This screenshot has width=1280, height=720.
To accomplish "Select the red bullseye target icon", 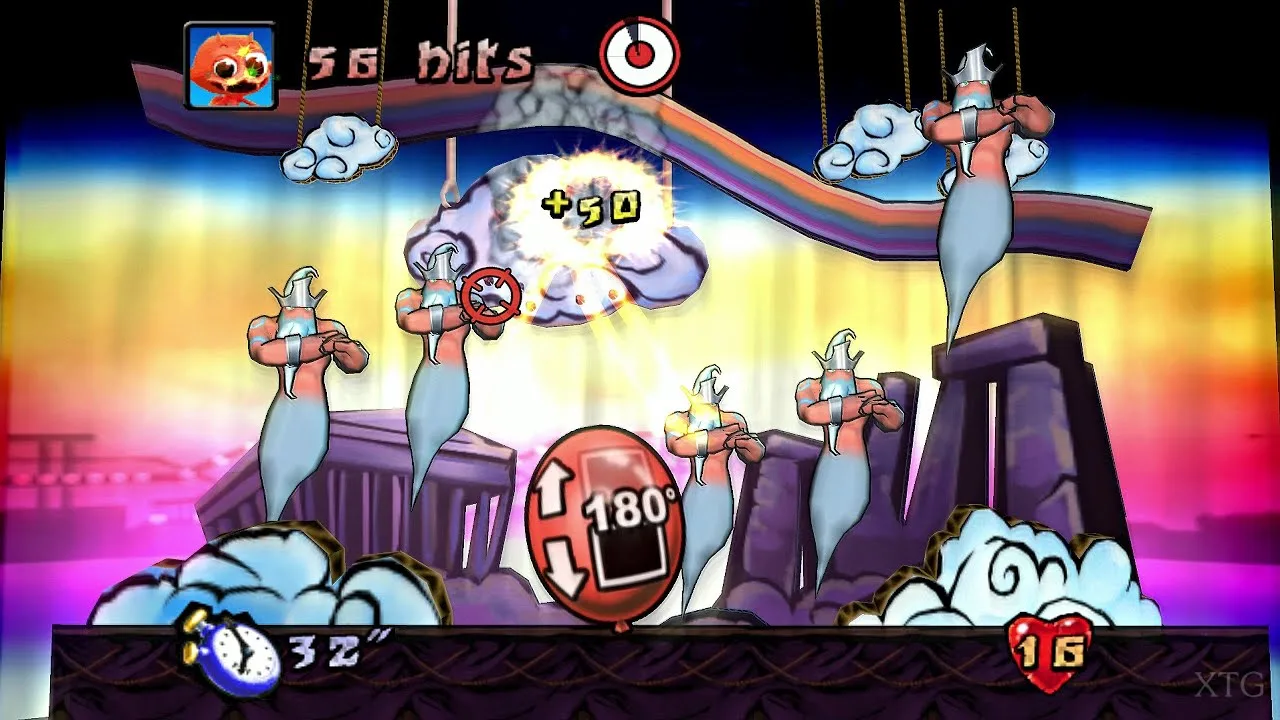I will coord(640,55).
